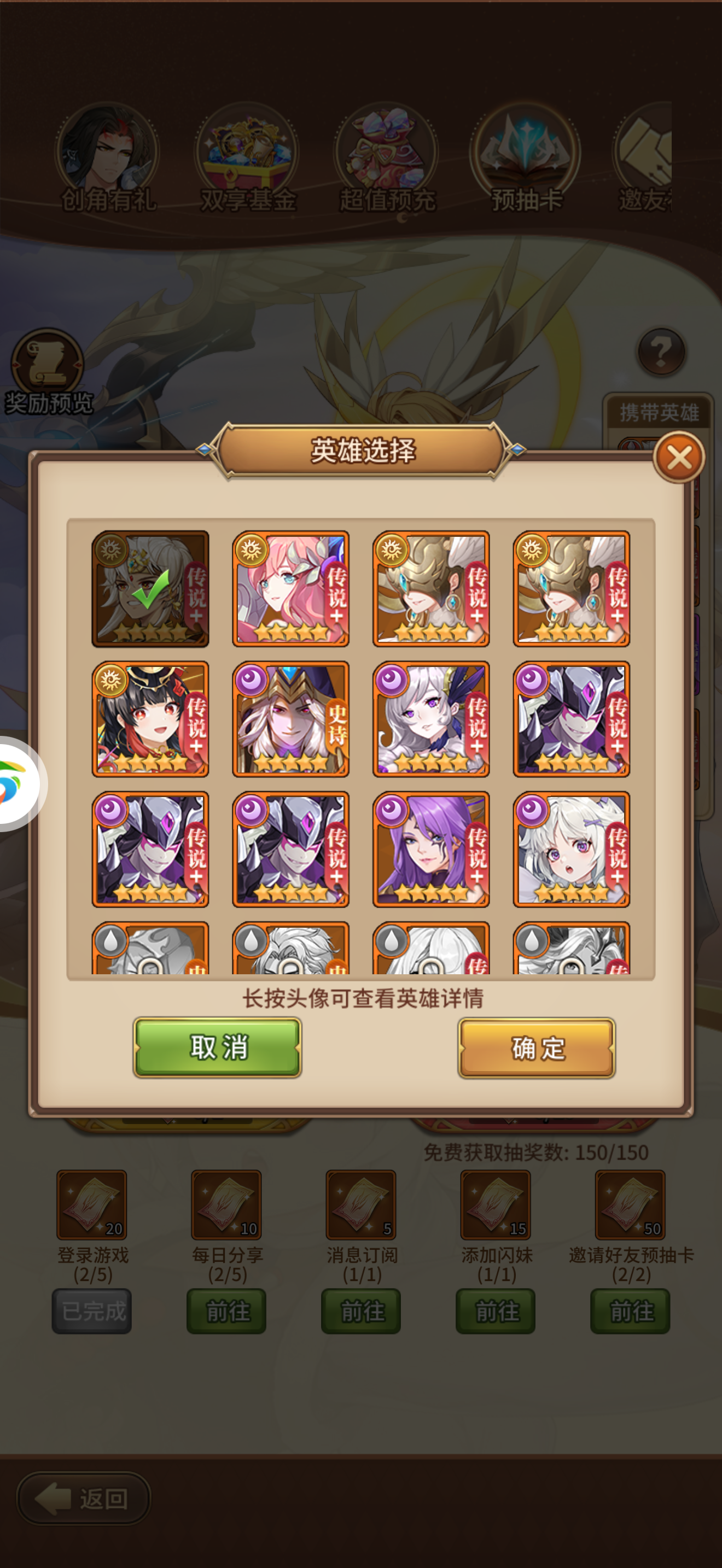Click the 取消 cancel button

(x=217, y=1048)
